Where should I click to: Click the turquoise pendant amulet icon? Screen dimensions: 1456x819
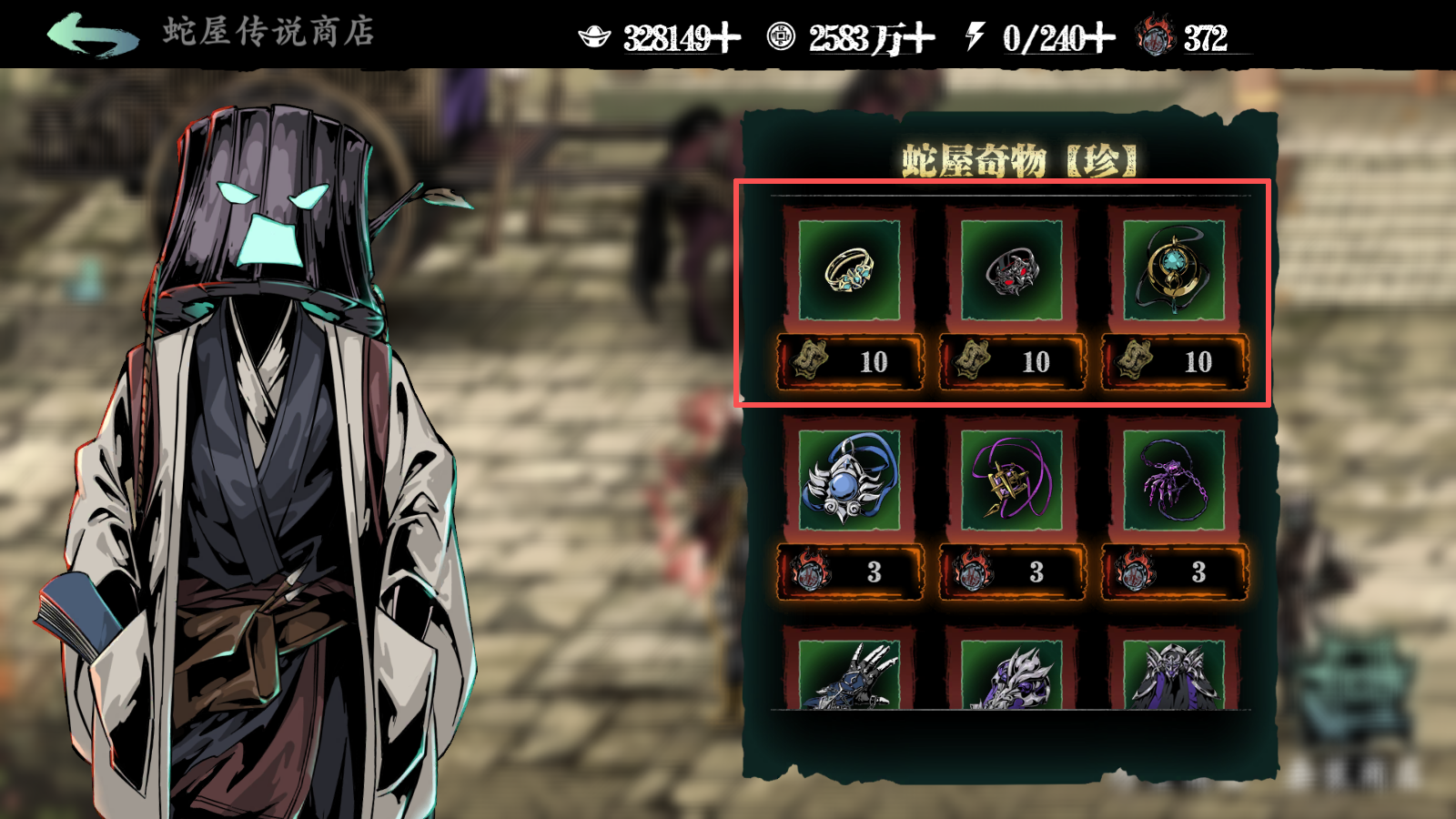(1174, 268)
